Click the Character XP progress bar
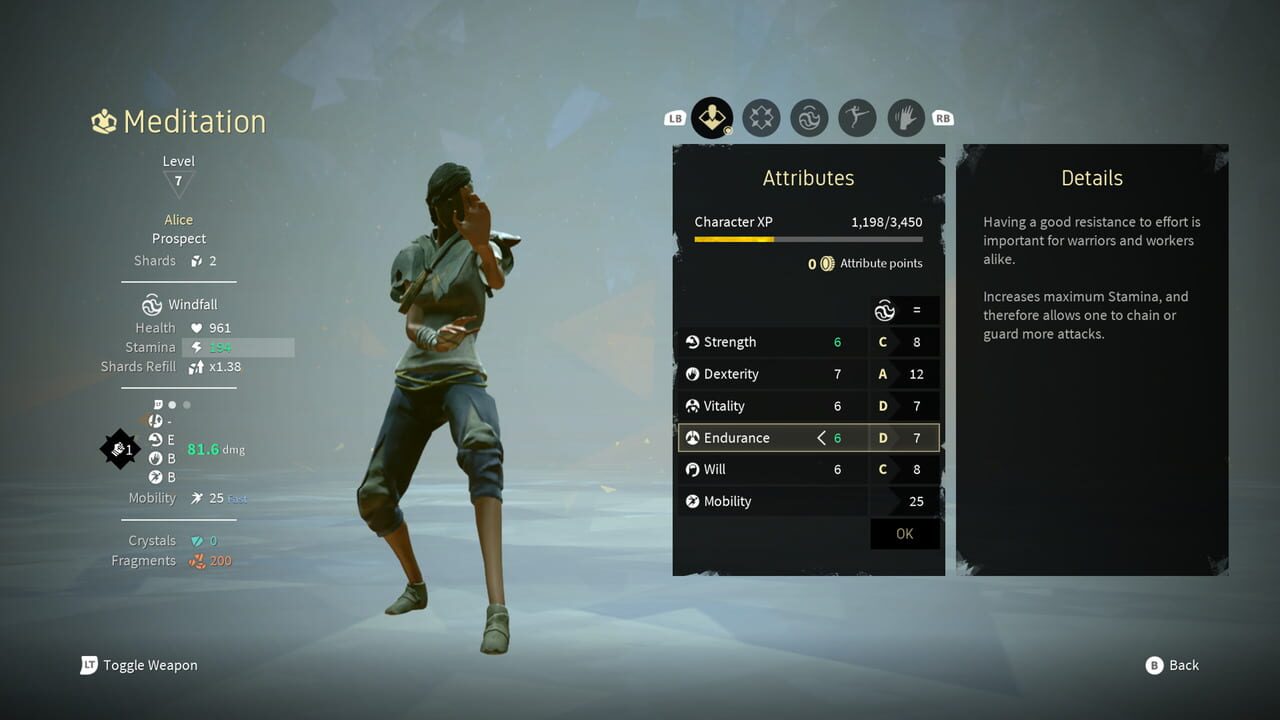1280x720 pixels. click(806, 240)
